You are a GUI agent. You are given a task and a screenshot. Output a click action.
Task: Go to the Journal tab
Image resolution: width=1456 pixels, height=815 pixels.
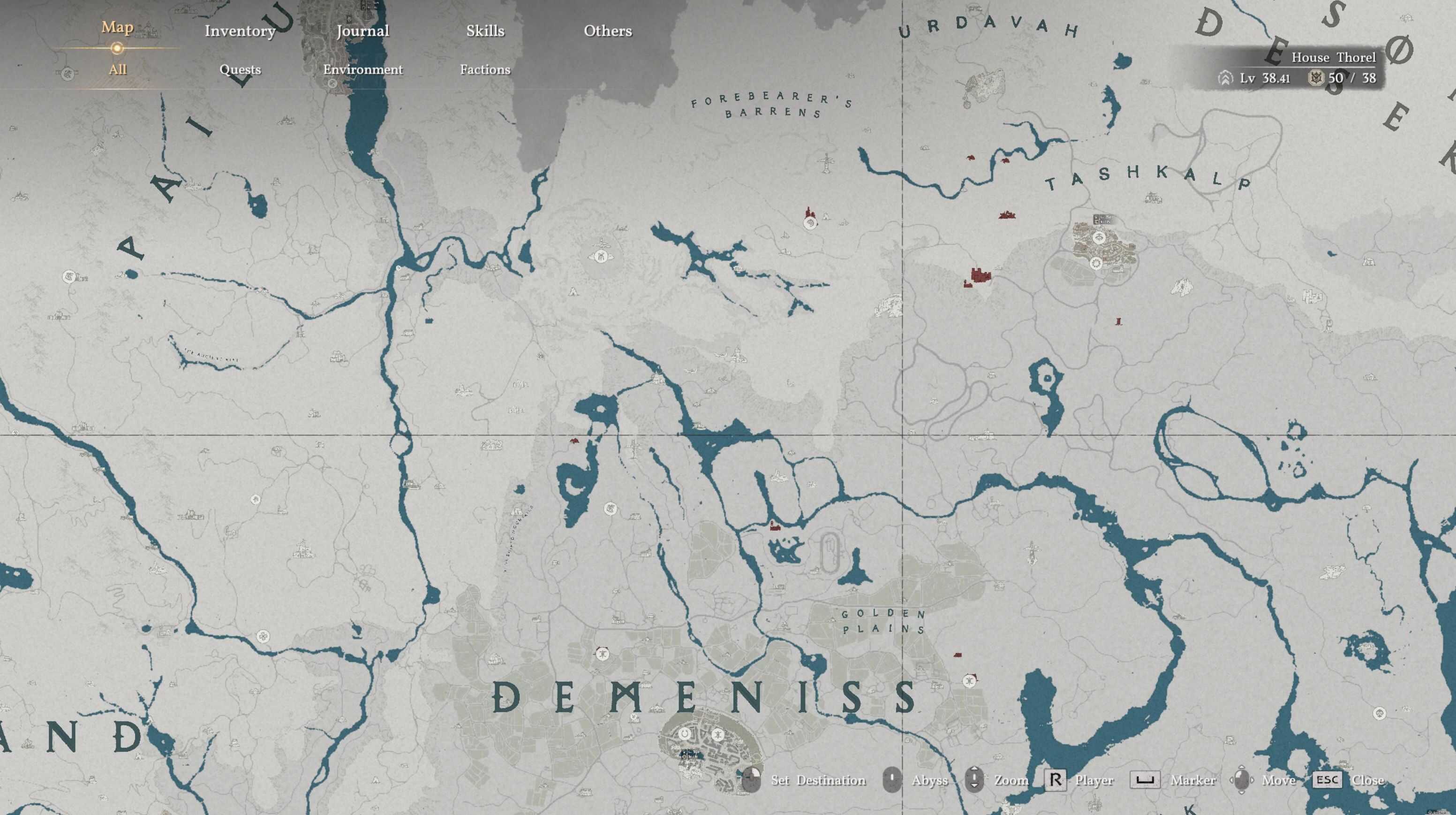point(362,31)
